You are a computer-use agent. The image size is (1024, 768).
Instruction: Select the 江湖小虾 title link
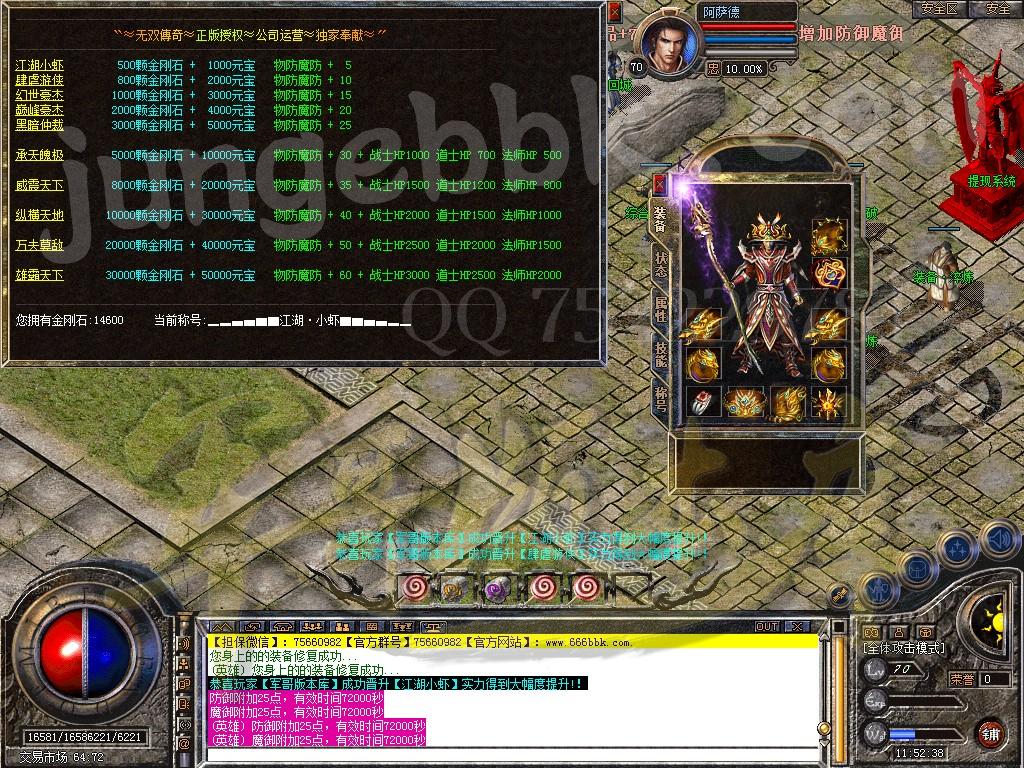[39, 65]
